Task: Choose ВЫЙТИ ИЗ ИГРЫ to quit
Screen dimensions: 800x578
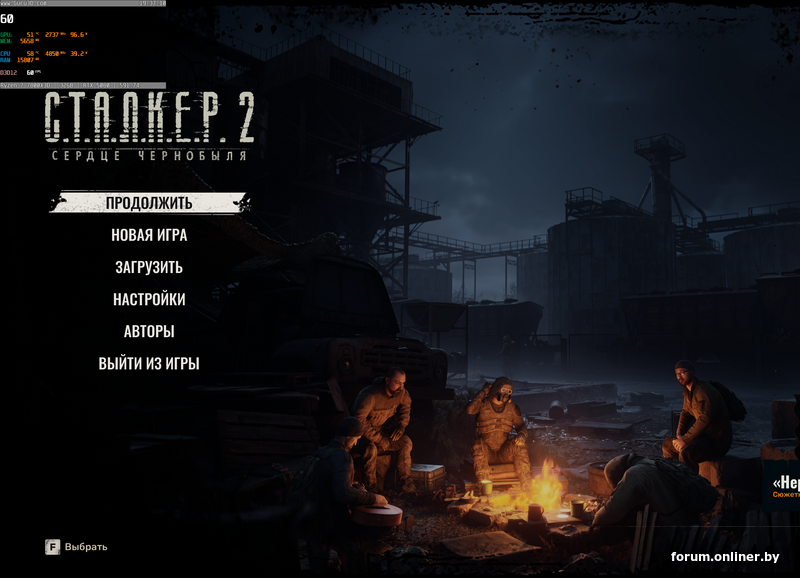Action: coord(149,363)
